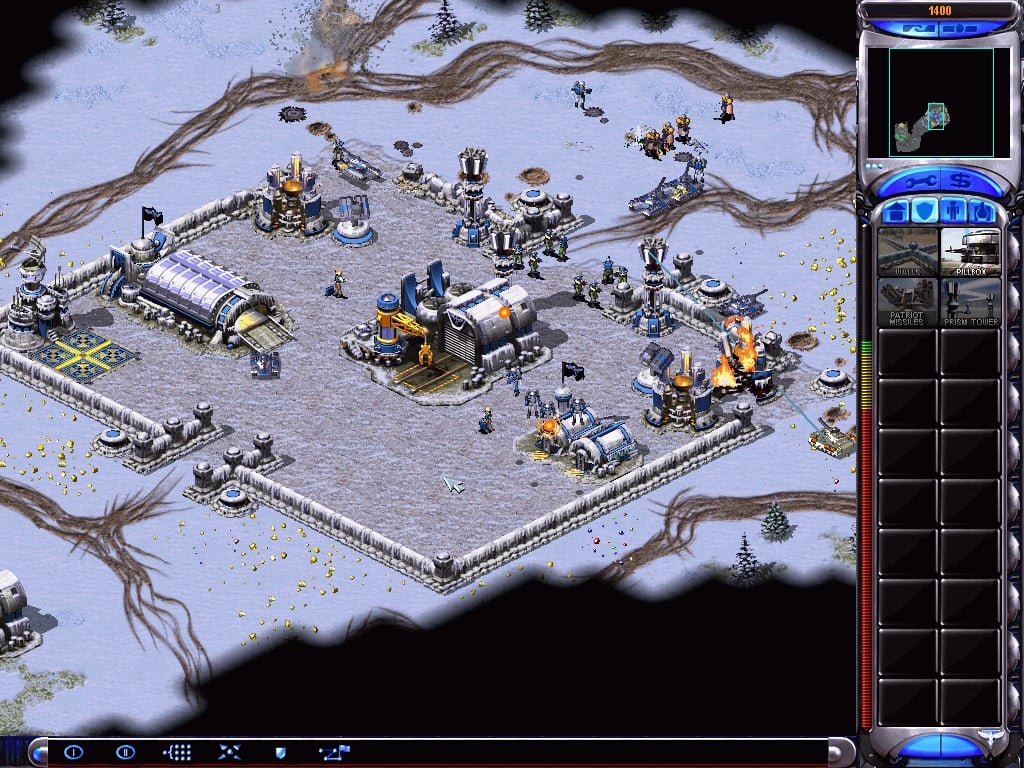This screenshot has width=1024, height=768.
Task: Build a Pillbox from the sidebar
Action: tap(970, 252)
